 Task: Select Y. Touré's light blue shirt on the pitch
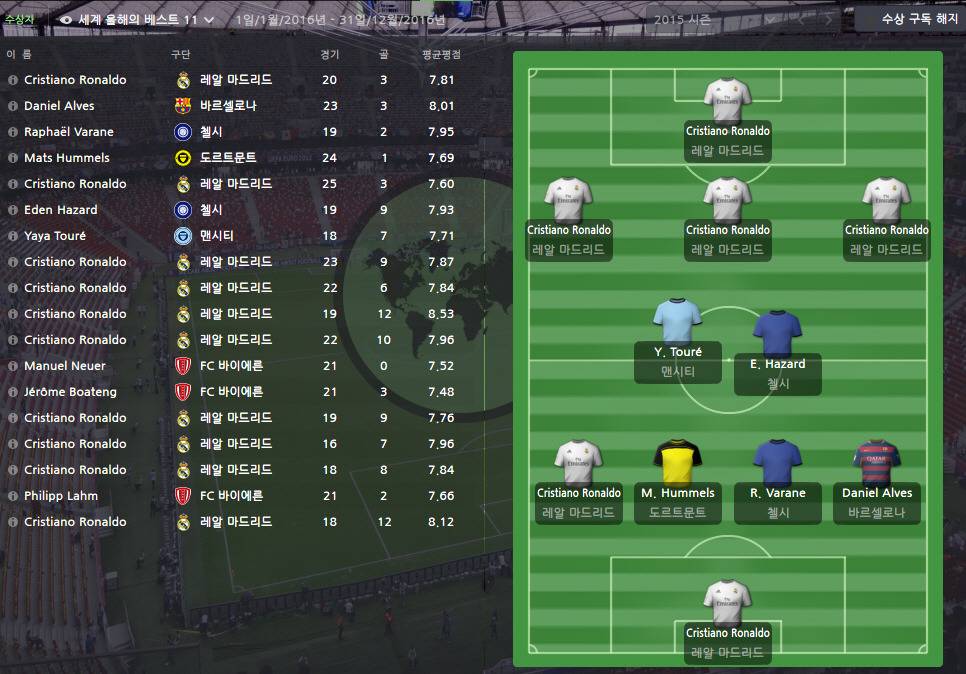coord(678,323)
